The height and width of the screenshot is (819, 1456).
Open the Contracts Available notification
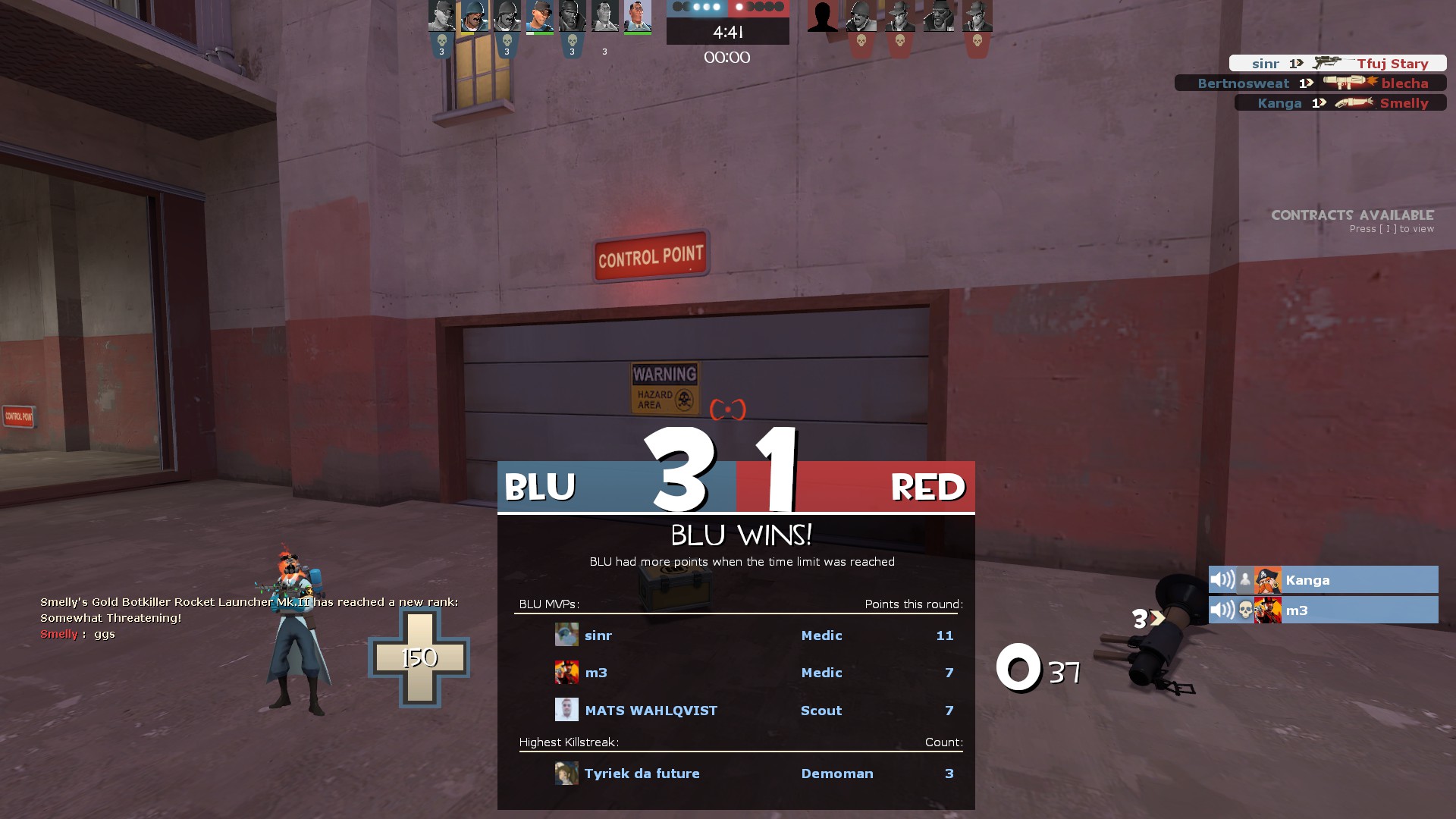1352,221
